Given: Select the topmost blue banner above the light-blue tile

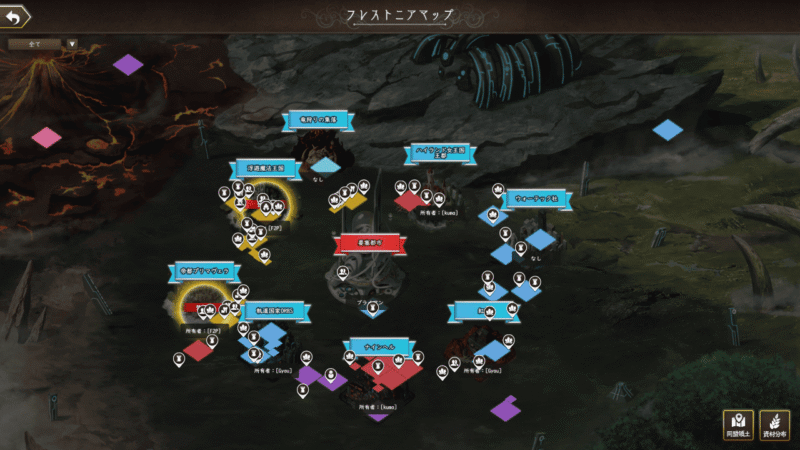Looking at the screenshot, I should pyautogui.click(x=314, y=120).
